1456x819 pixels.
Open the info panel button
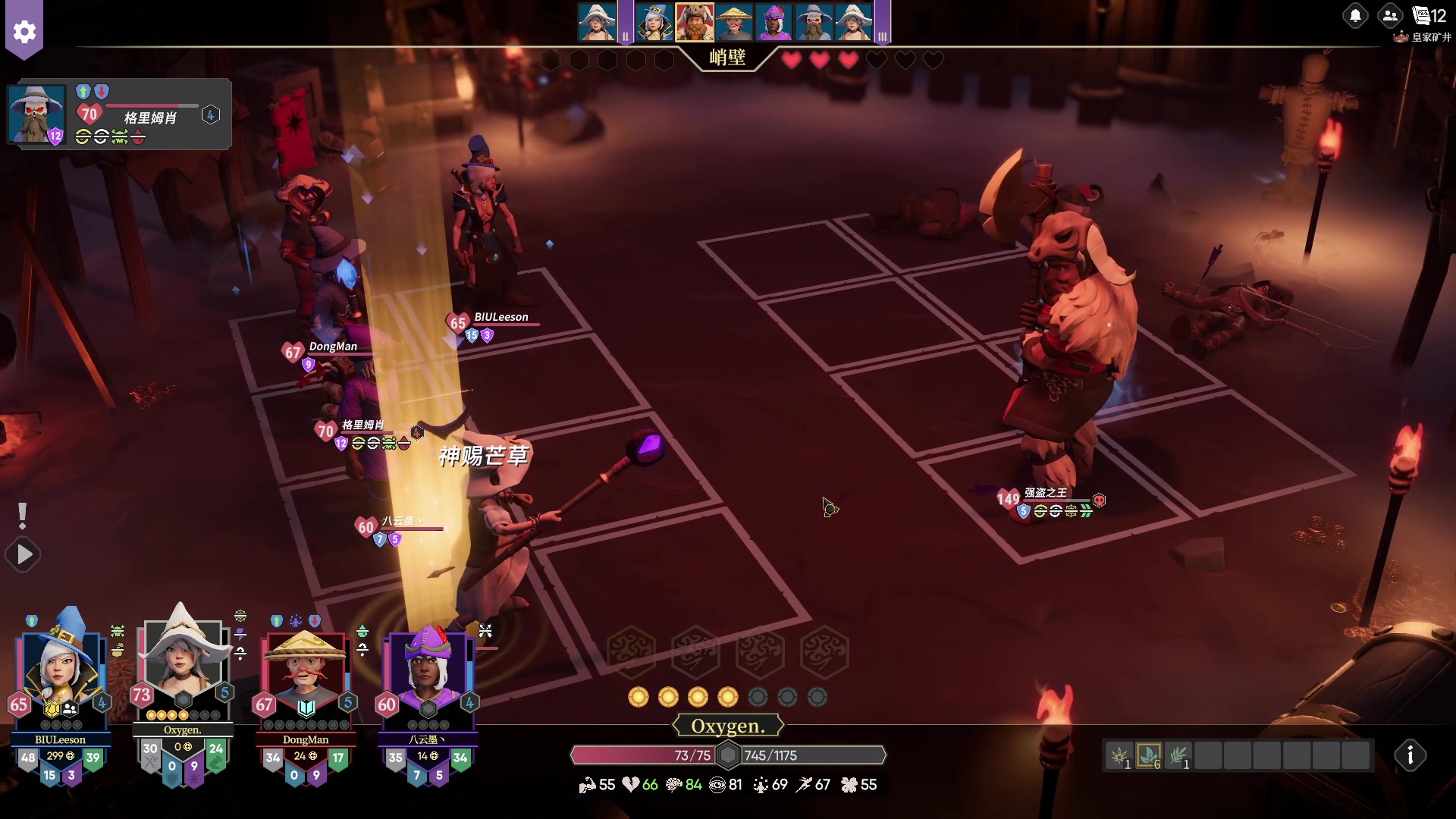(x=1410, y=755)
